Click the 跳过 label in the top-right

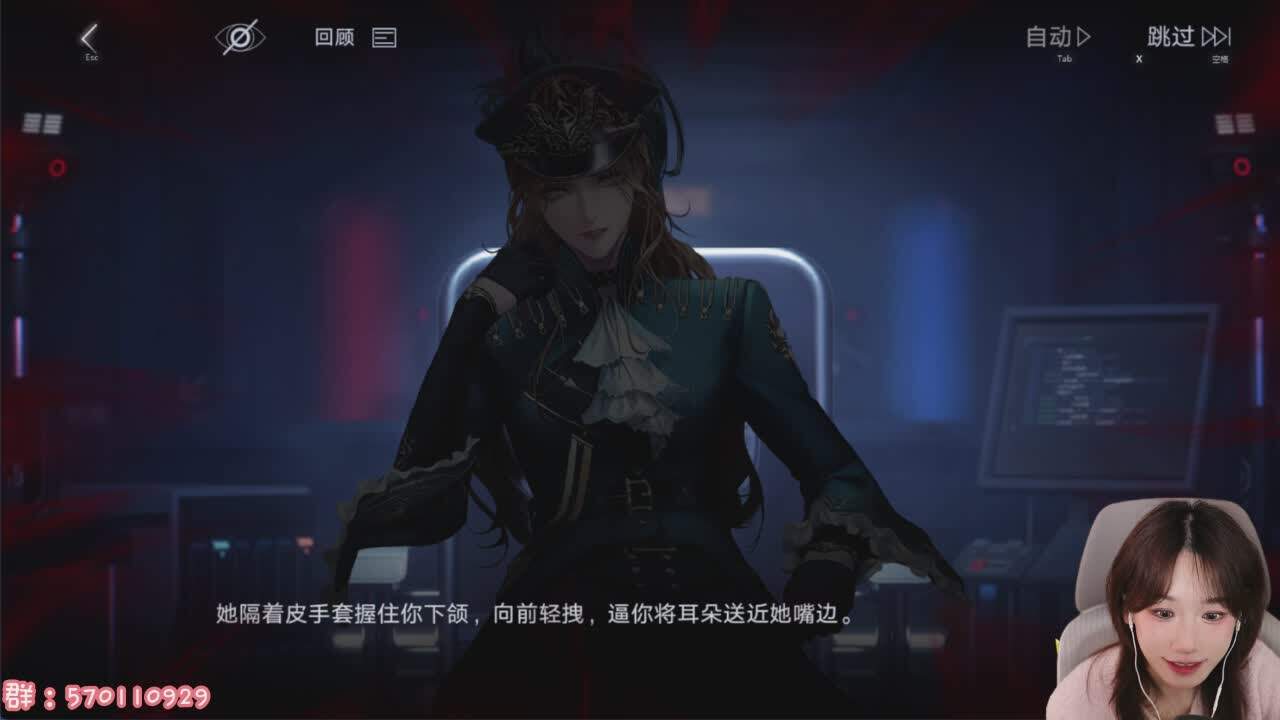[1170, 37]
